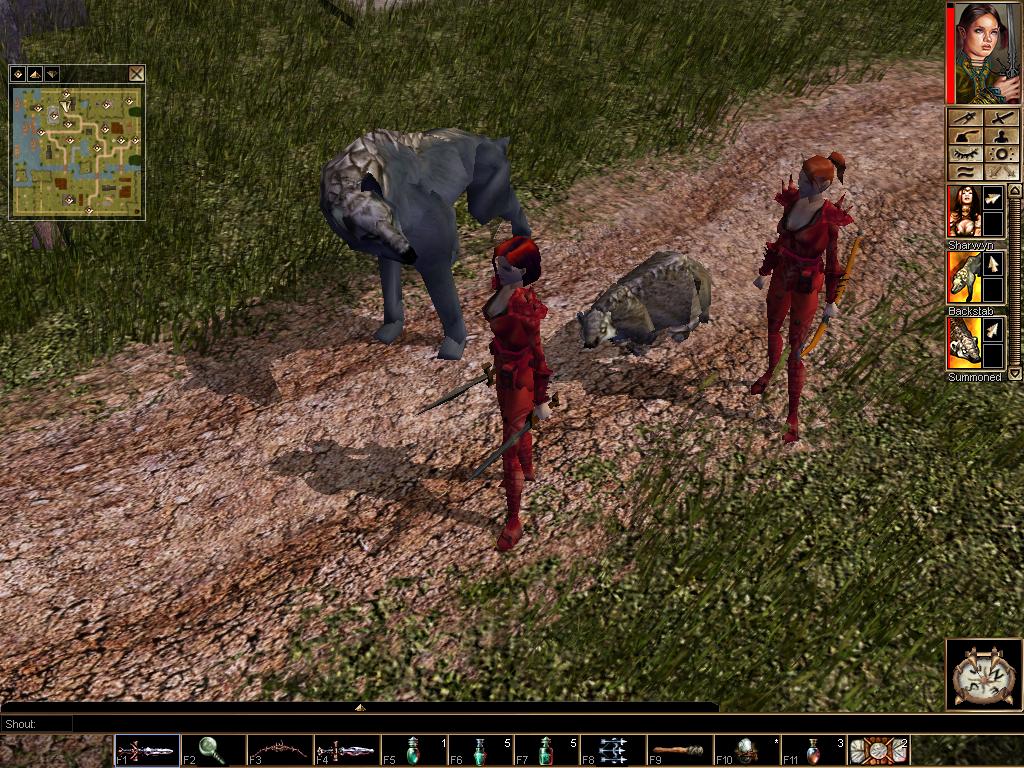Viewport: 1024px width, 768px height.
Task: Click the person silhouette panel button
Action: point(1001,136)
